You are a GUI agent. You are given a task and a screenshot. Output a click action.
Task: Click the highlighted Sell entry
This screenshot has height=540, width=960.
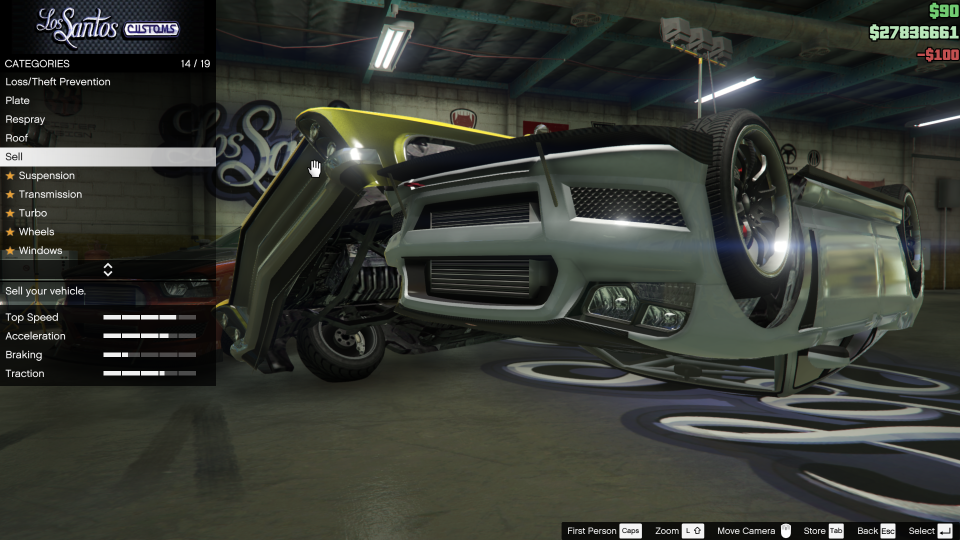pos(107,157)
